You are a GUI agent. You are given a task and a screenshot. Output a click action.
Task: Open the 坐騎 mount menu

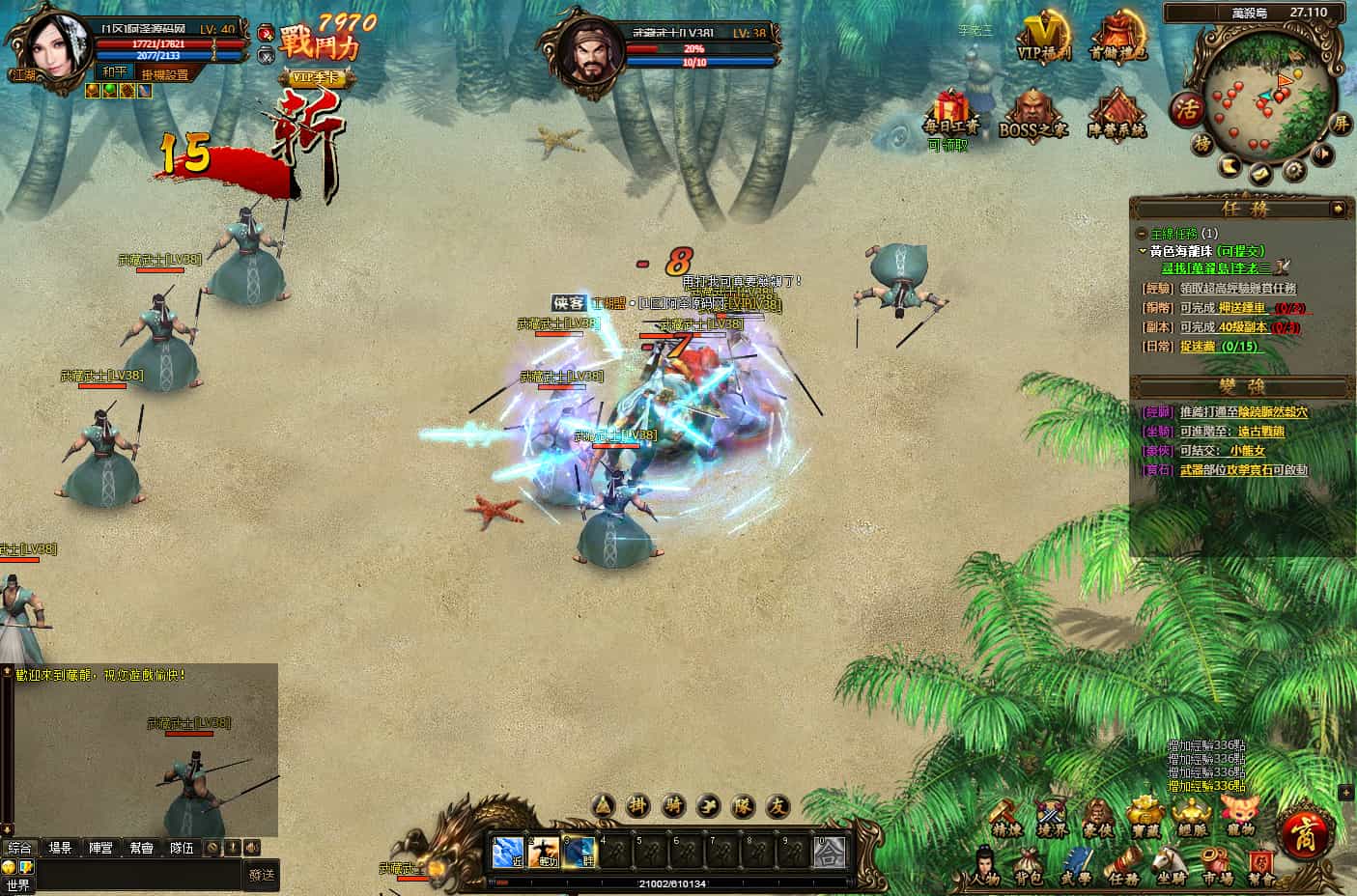pos(1172,865)
